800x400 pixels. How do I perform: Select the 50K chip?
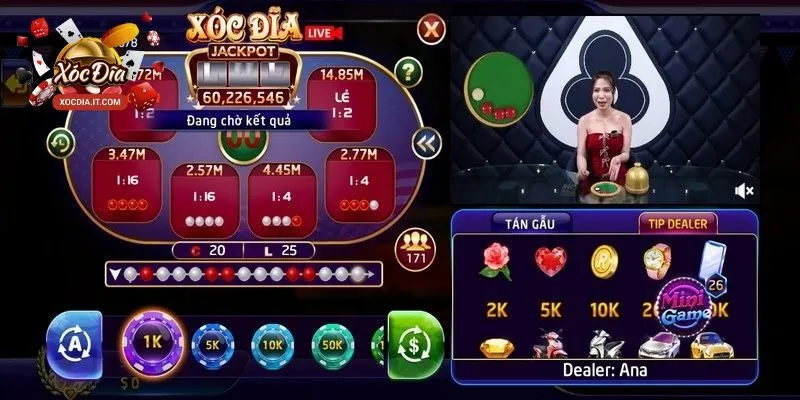coord(333,342)
